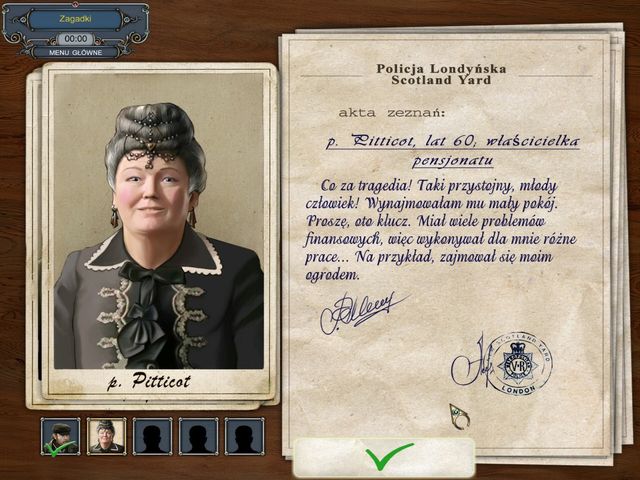The width and height of the screenshot is (640, 480).
Task: Confirm with the green checkmark button
Action: (x=384, y=457)
